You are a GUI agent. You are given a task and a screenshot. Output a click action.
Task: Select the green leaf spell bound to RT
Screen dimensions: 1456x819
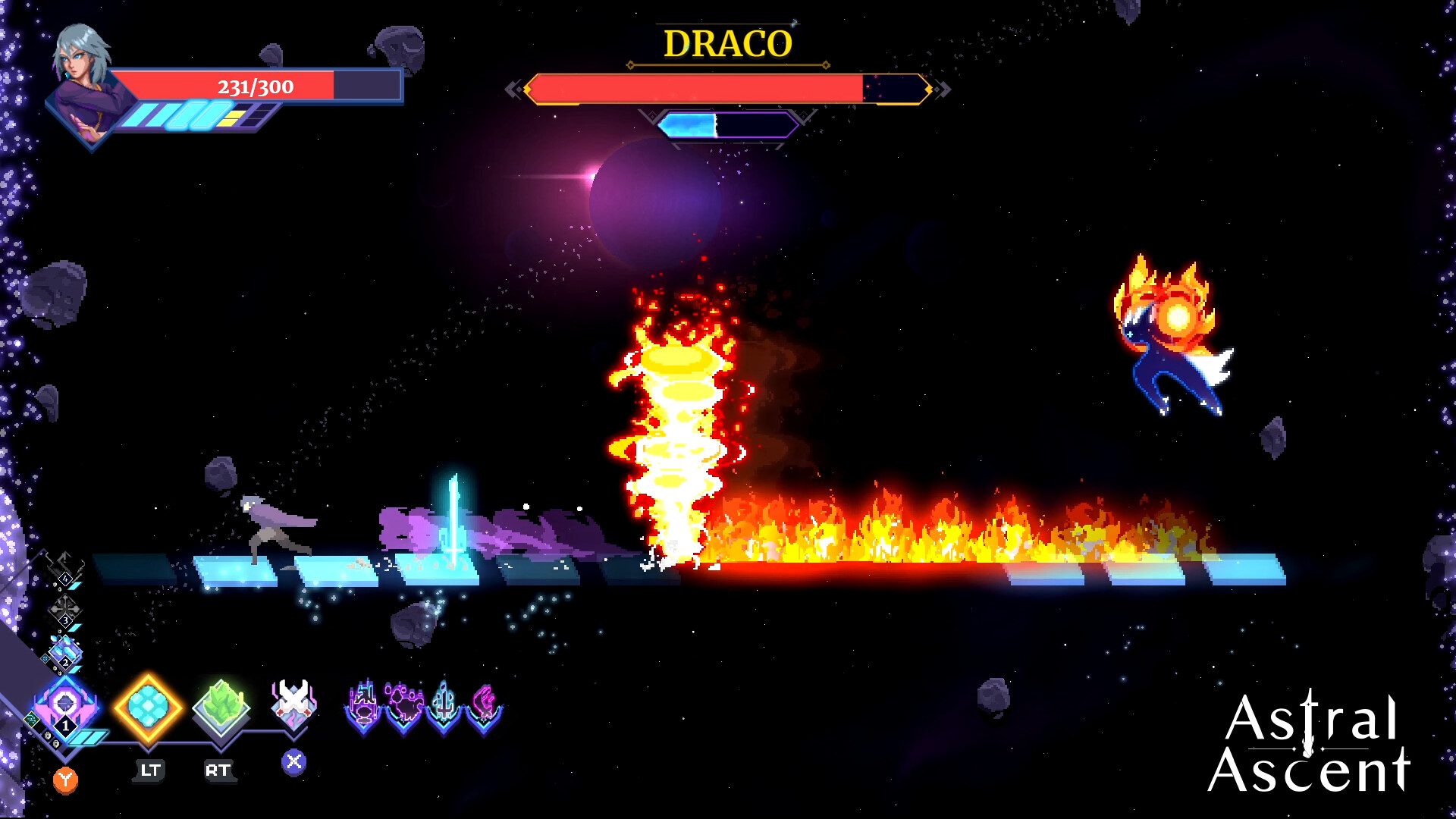pos(221,704)
